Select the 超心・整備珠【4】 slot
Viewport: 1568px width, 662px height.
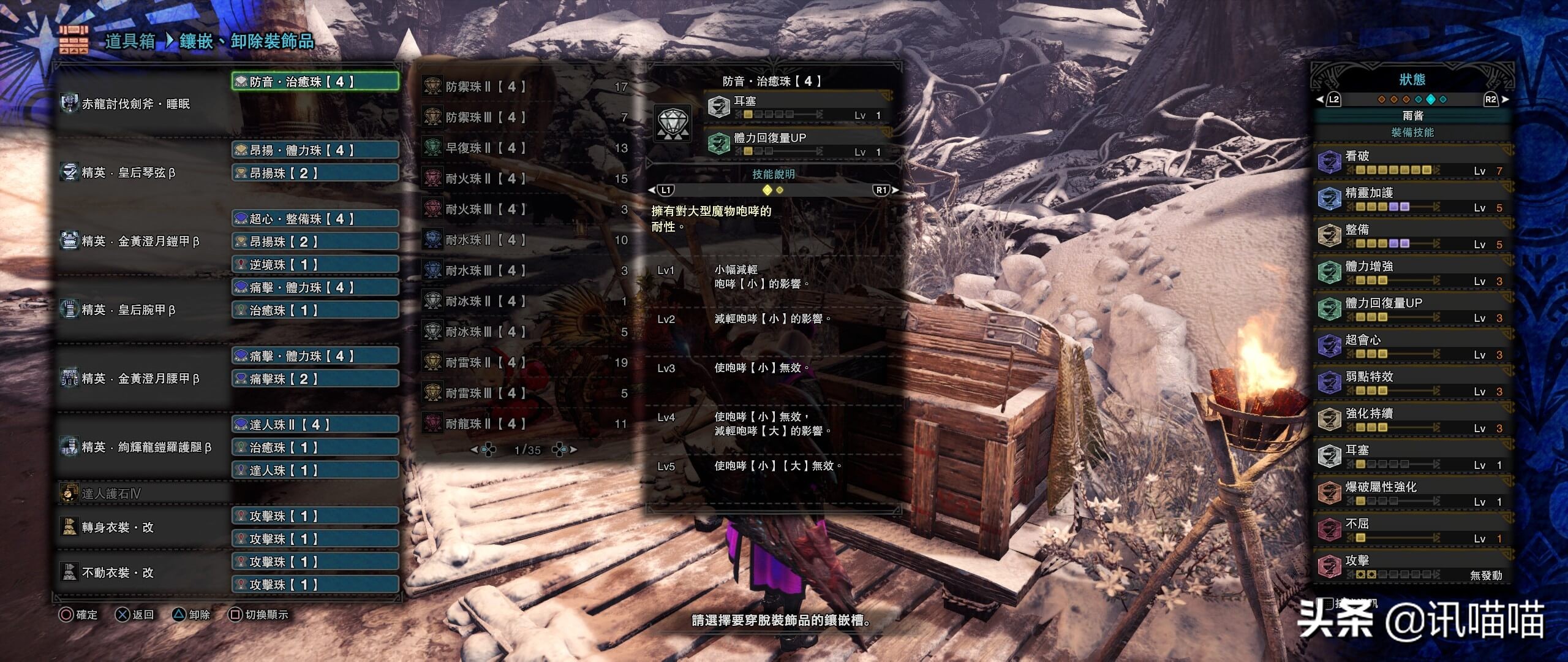[315, 219]
